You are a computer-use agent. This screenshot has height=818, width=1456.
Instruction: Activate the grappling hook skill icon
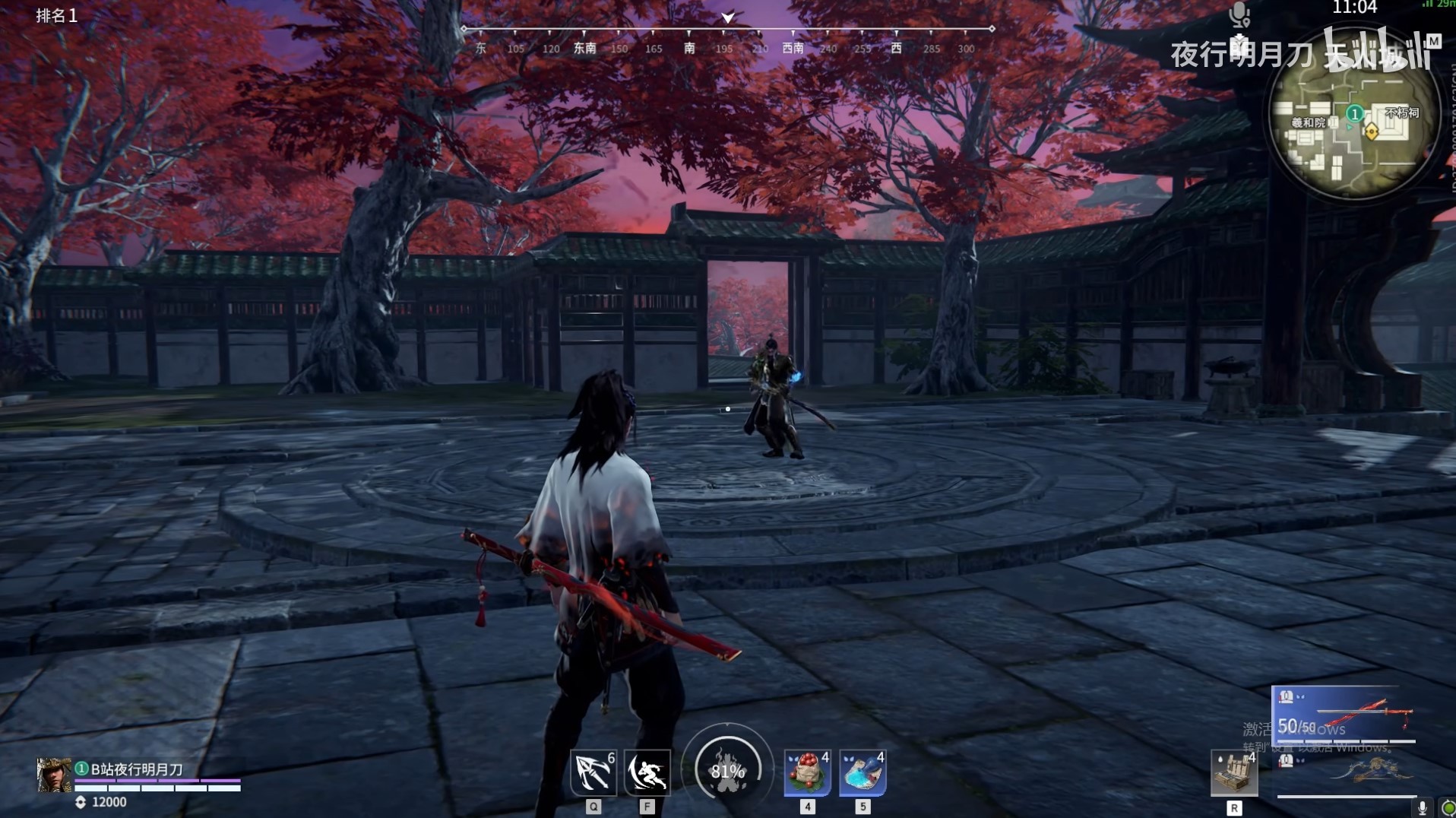[x=593, y=772]
